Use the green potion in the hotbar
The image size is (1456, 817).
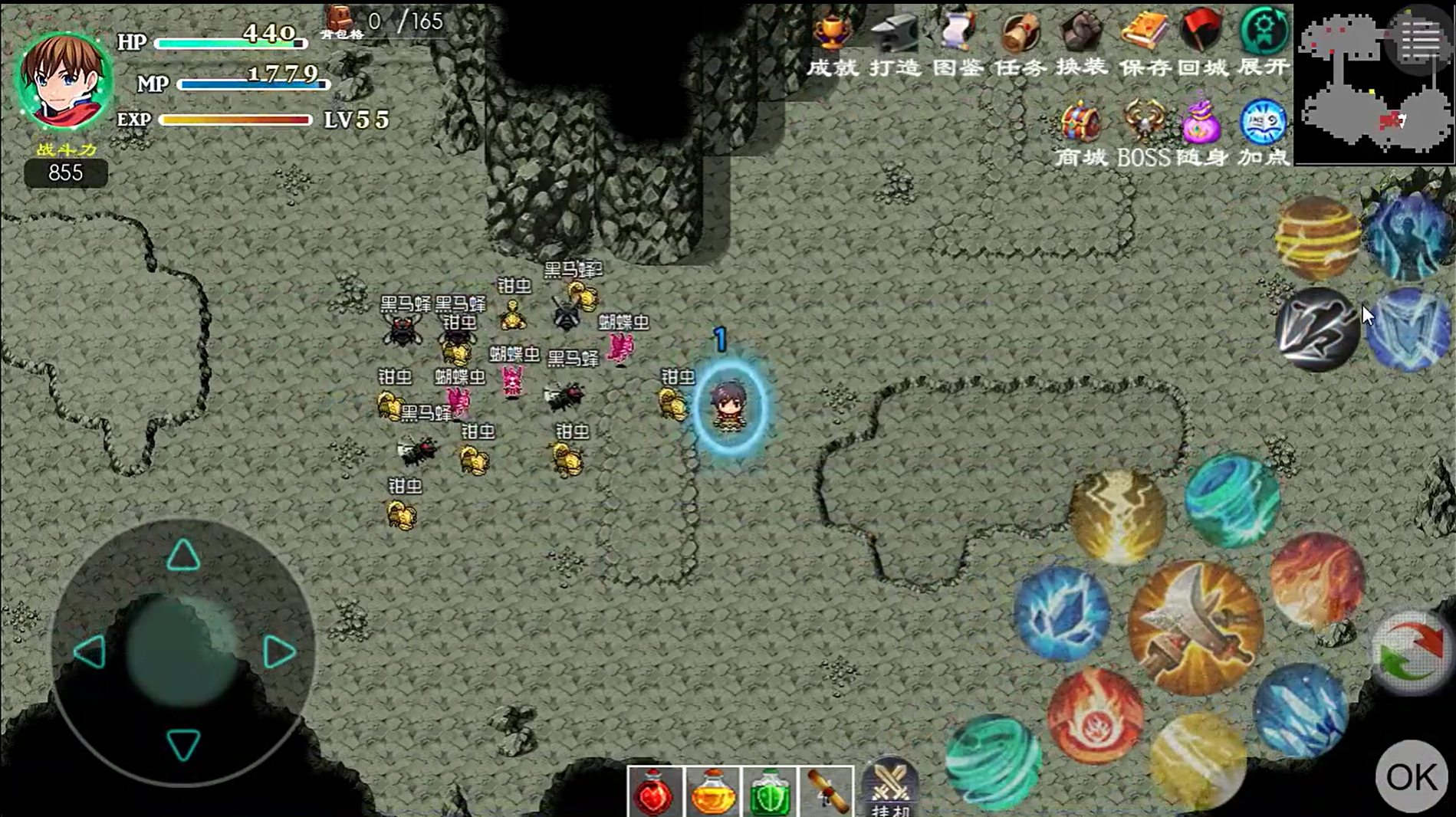769,792
